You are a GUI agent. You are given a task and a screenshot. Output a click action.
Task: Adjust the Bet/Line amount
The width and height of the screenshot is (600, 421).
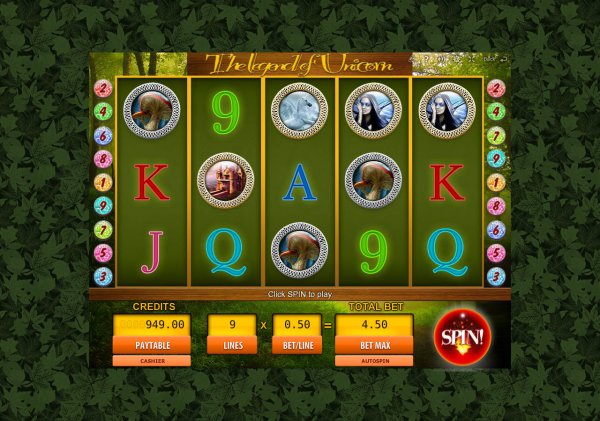pyautogui.click(x=297, y=345)
